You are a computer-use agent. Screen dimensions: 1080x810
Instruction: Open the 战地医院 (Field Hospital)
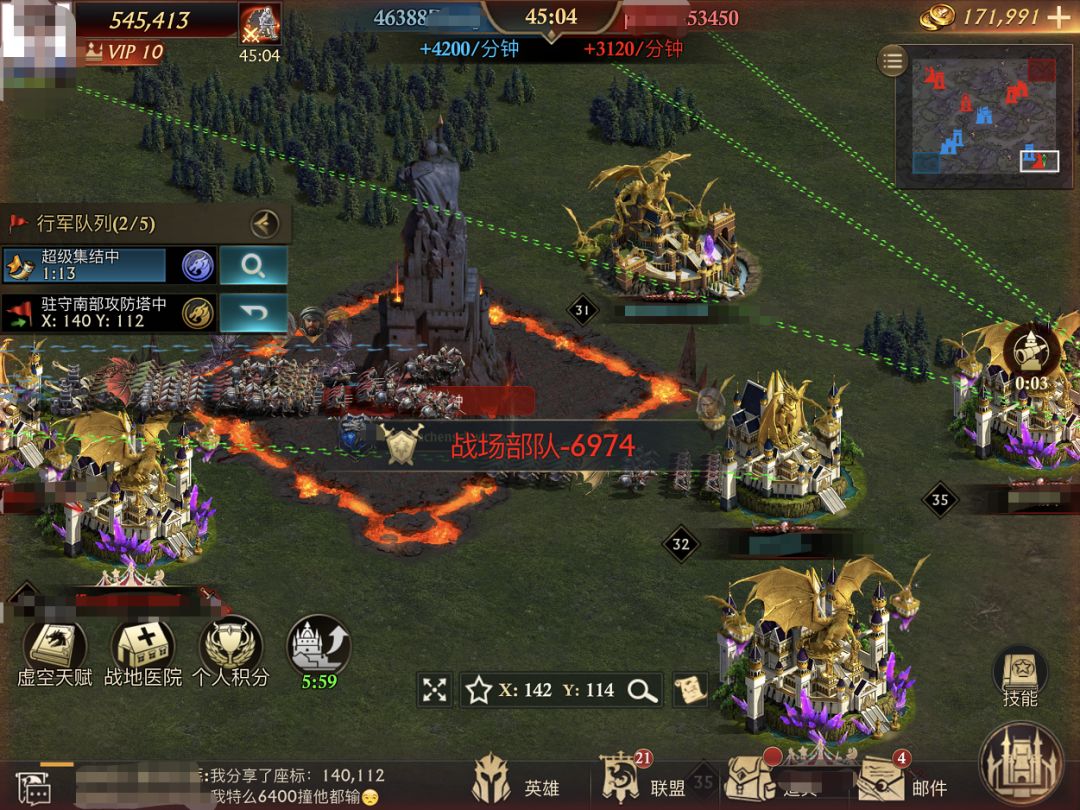click(x=144, y=651)
